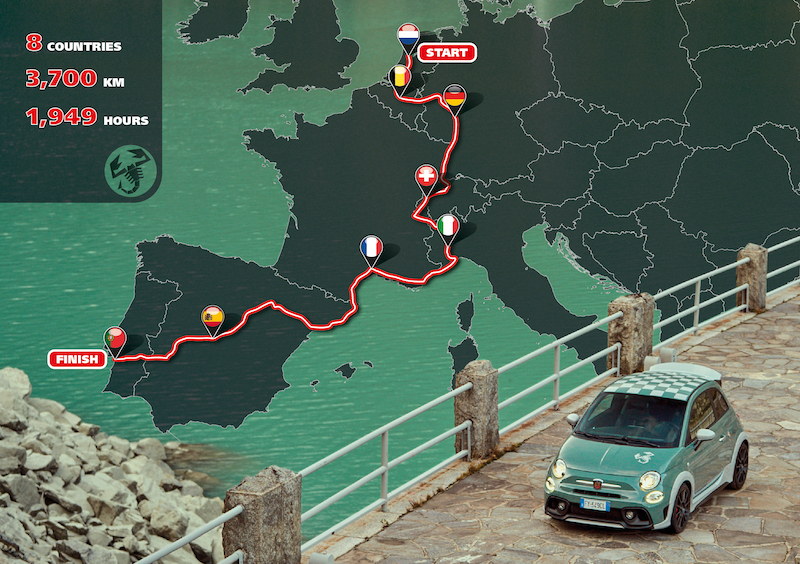Choose the Spain flag map pin
800x564 pixels.
click(212, 317)
